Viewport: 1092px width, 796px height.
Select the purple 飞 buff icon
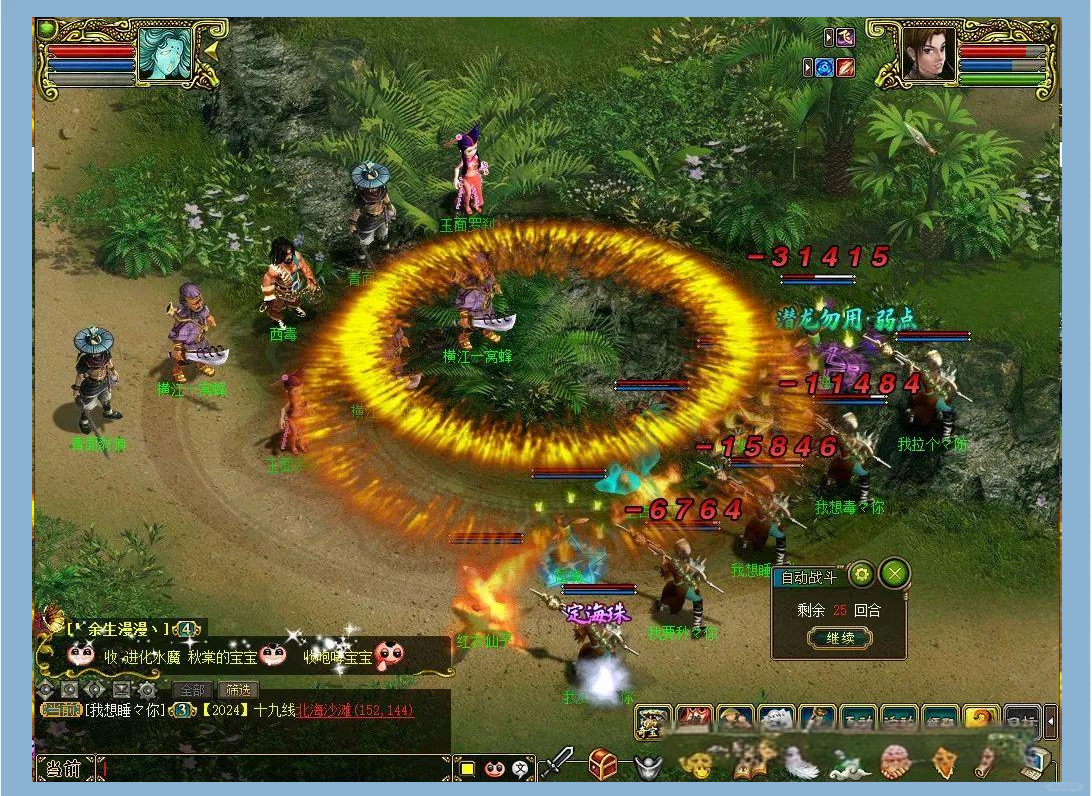(x=846, y=38)
